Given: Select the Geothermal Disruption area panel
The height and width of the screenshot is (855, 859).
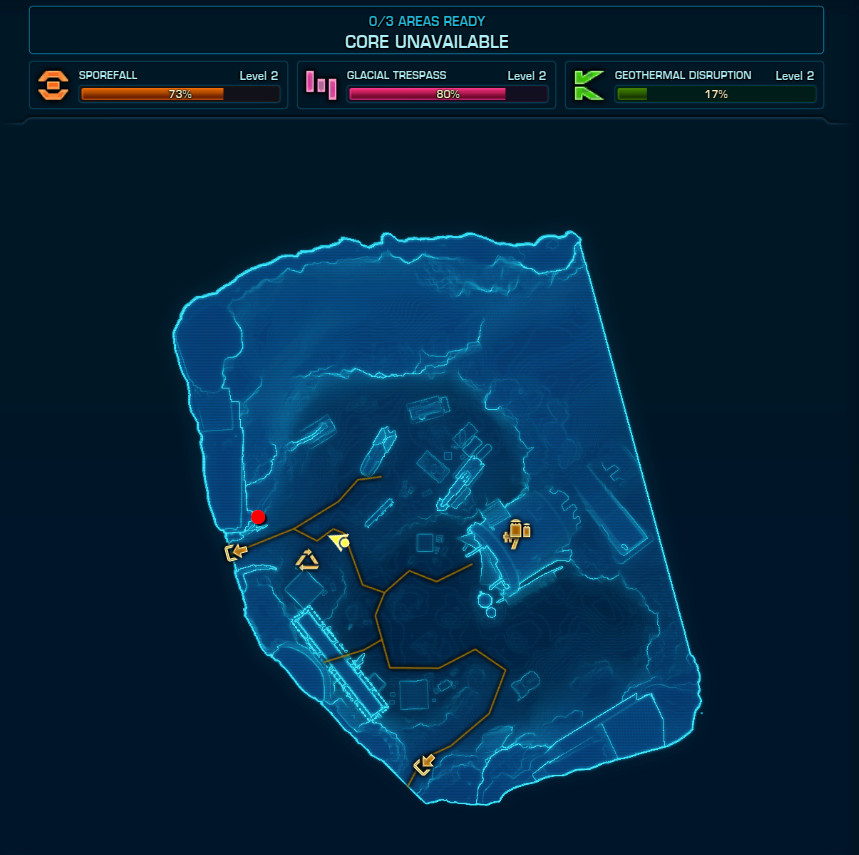Looking at the screenshot, I should tap(694, 85).
